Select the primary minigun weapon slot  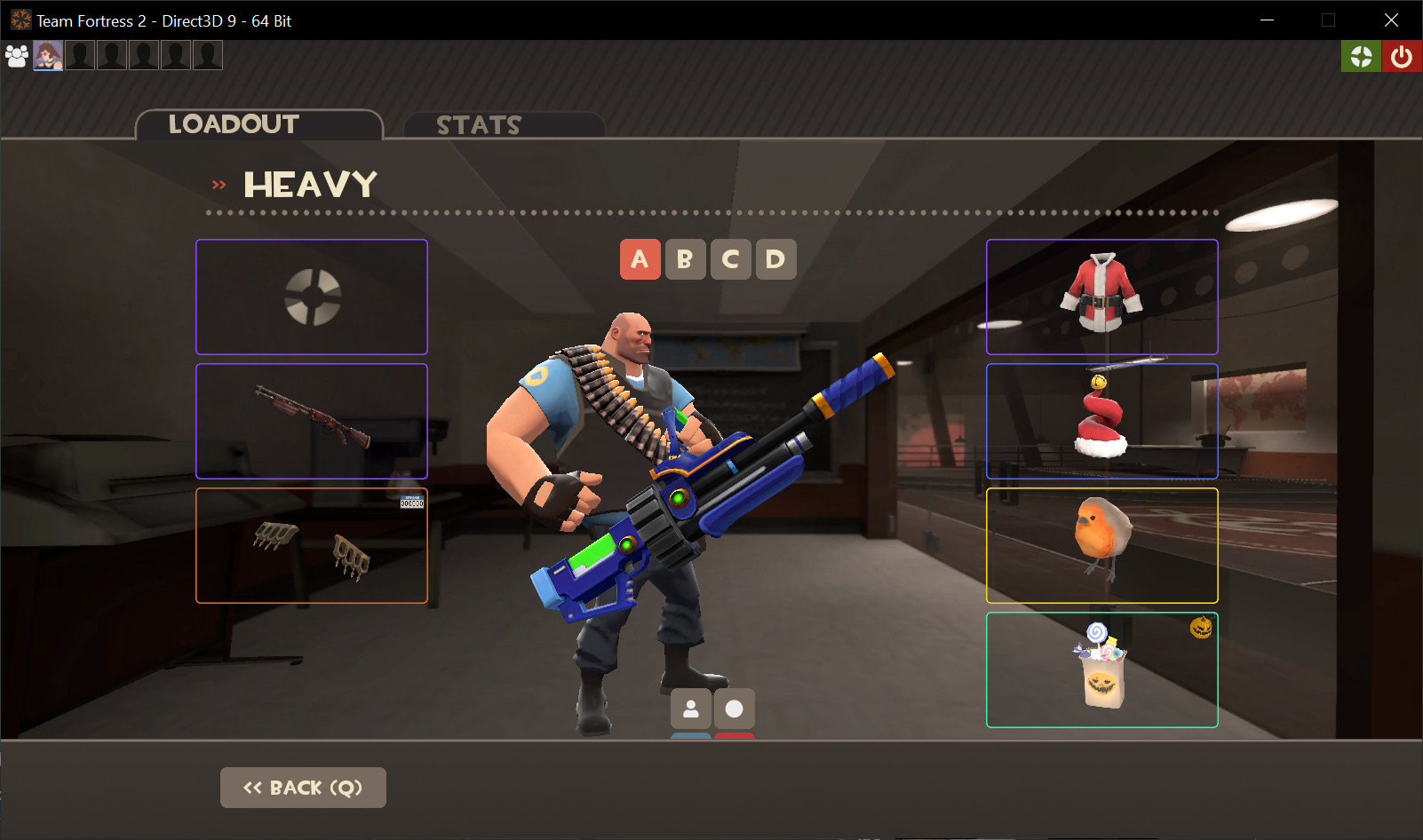point(311,297)
